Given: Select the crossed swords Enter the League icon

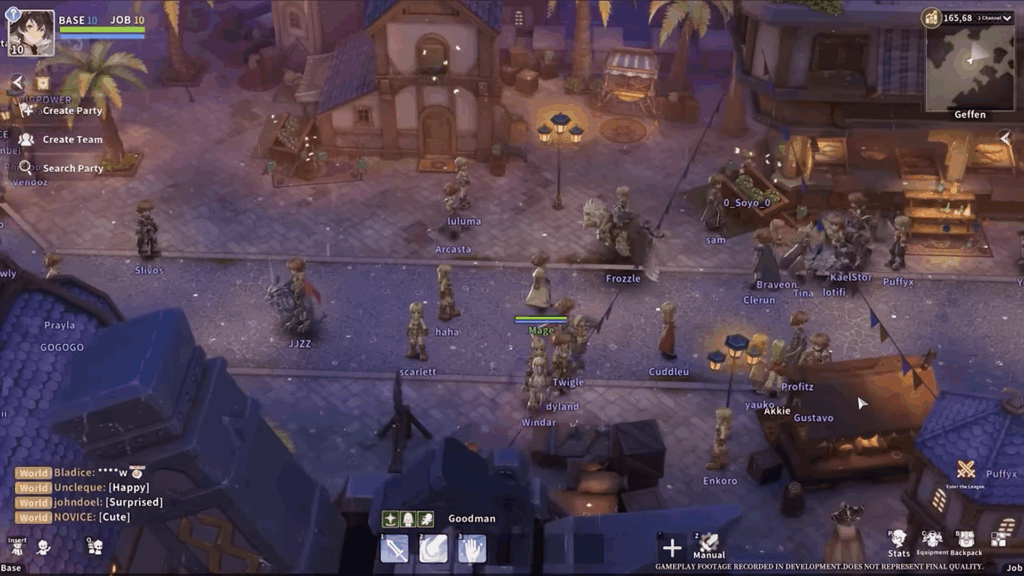Looking at the screenshot, I should click(x=966, y=470).
